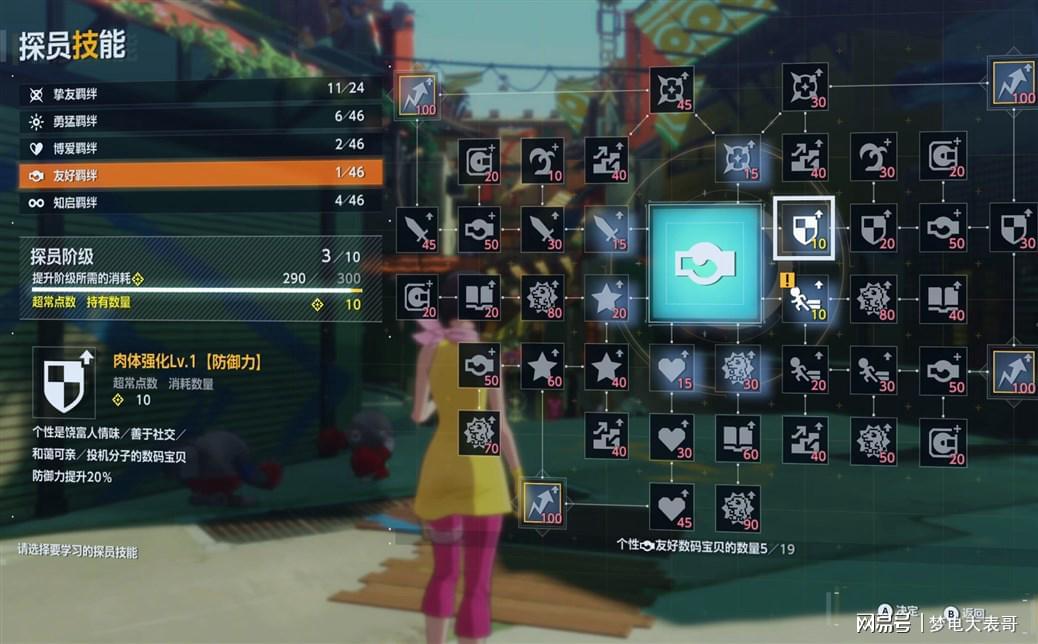Select the wave skill costing 10

coord(542,160)
